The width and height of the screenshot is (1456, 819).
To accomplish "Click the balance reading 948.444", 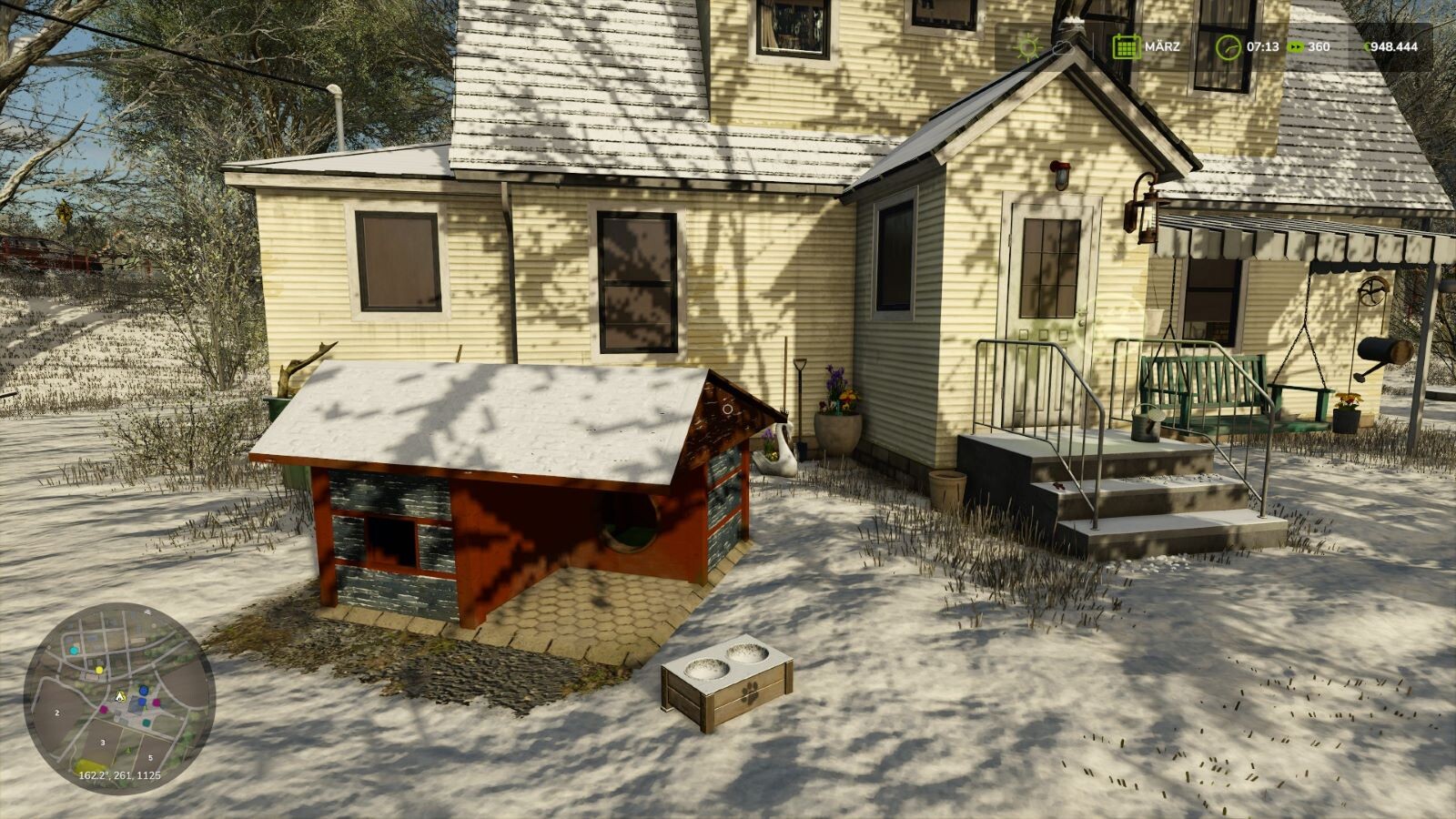I will pyautogui.click(x=1393, y=46).
